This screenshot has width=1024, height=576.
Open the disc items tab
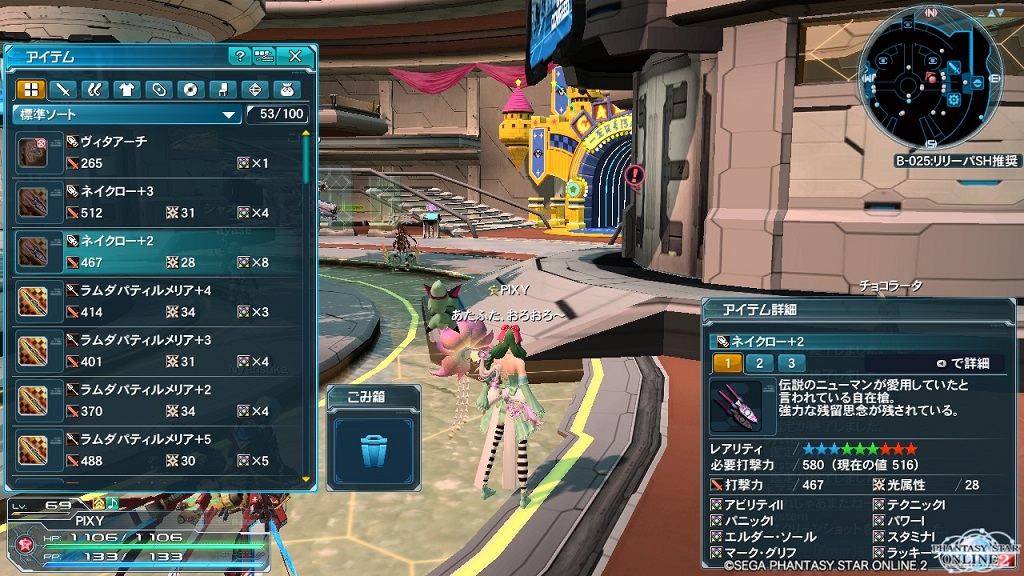coord(189,89)
